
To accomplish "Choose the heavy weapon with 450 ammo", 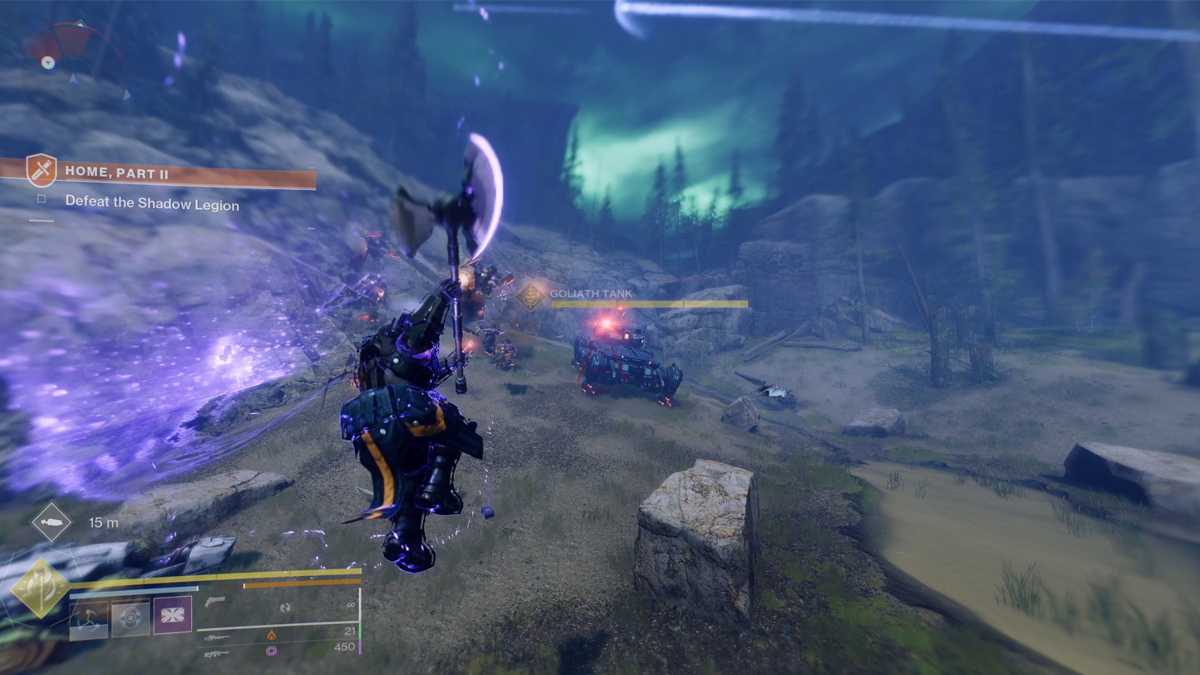I will click(216, 652).
